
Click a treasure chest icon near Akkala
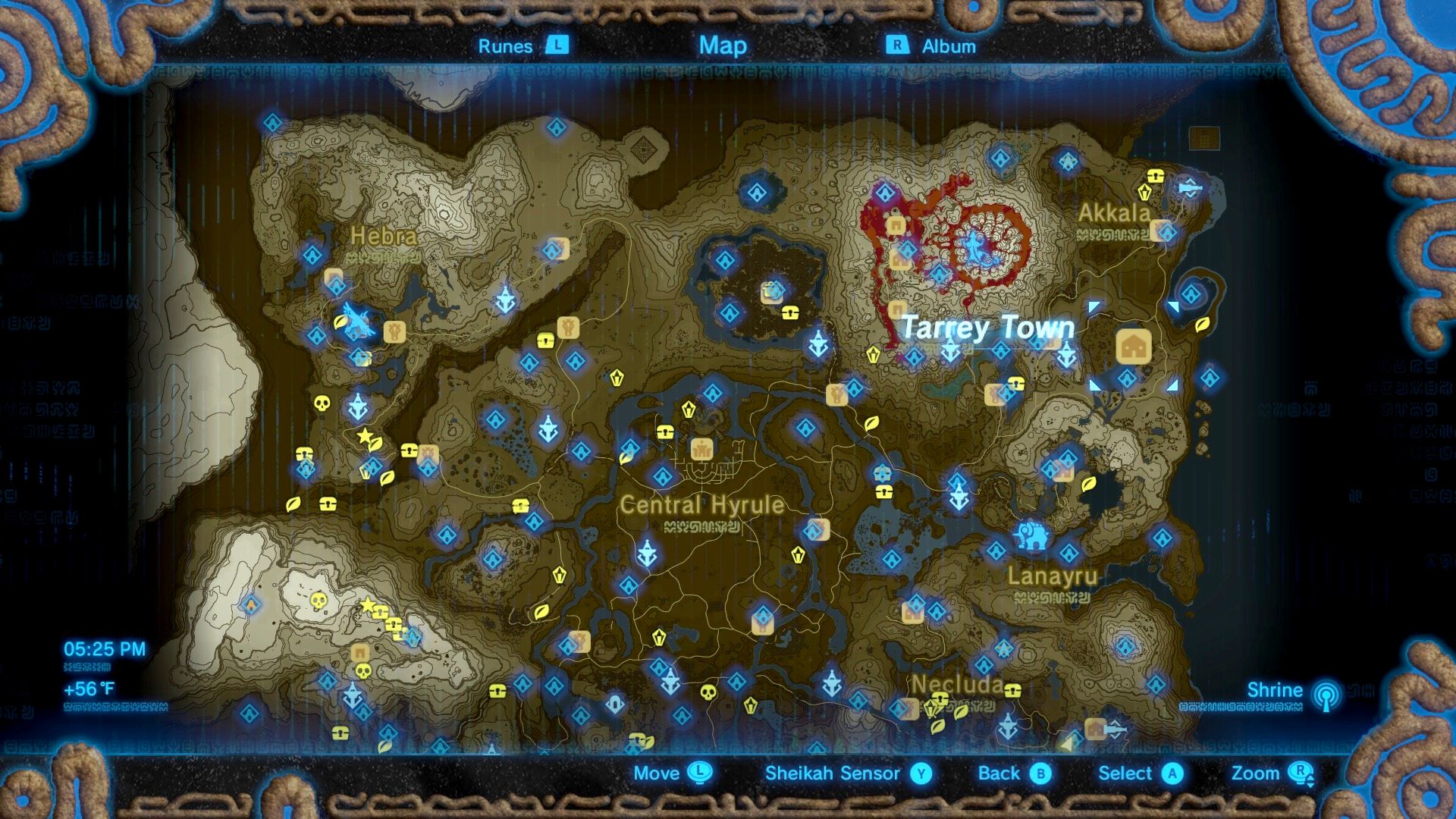pos(1155,174)
